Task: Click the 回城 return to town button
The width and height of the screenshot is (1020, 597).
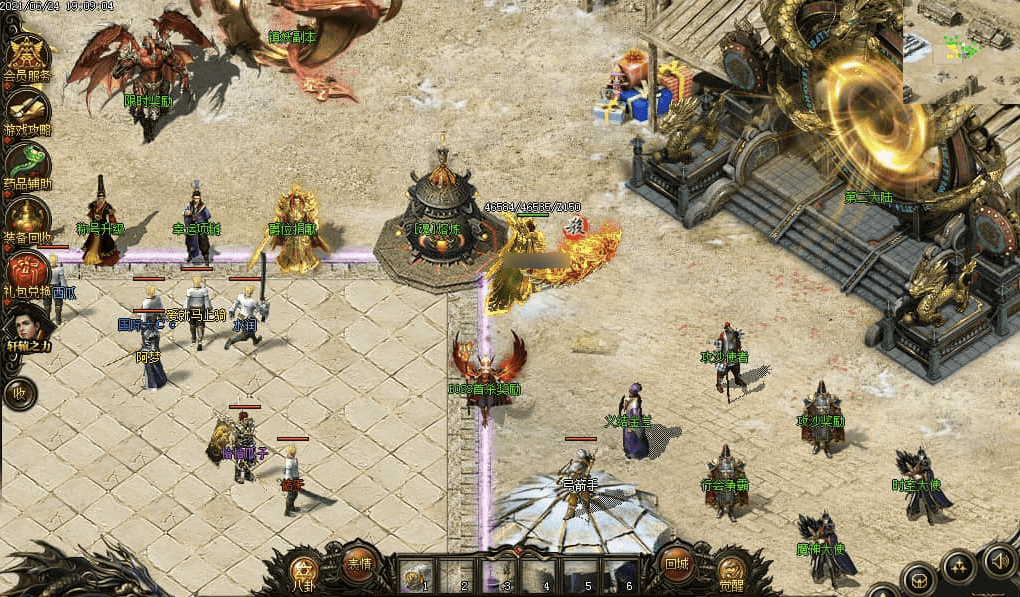Action: tap(677, 564)
